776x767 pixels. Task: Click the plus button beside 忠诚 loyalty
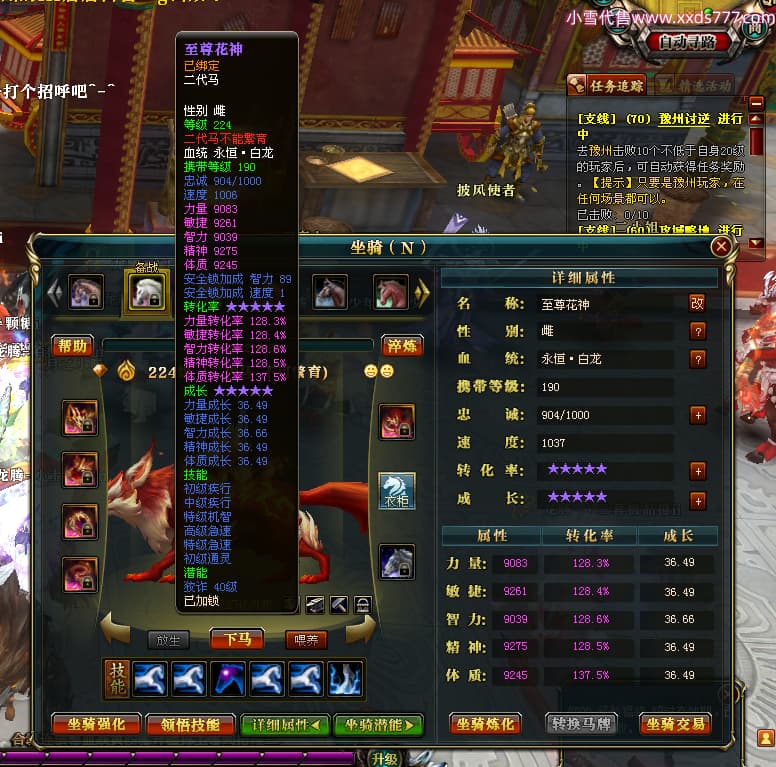697,415
